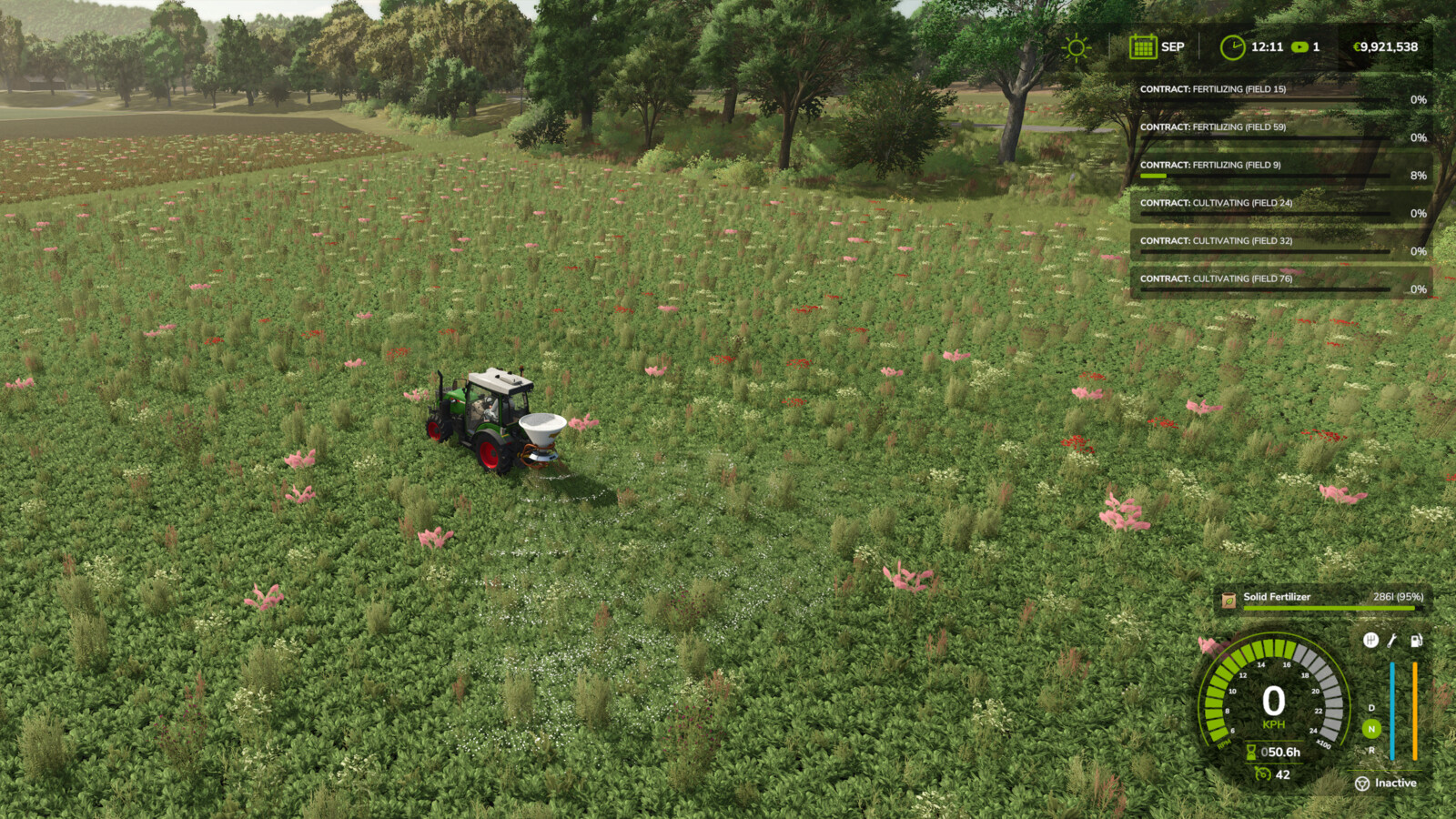
Task: Click the €9,921,538 money balance
Action: click(x=1385, y=46)
